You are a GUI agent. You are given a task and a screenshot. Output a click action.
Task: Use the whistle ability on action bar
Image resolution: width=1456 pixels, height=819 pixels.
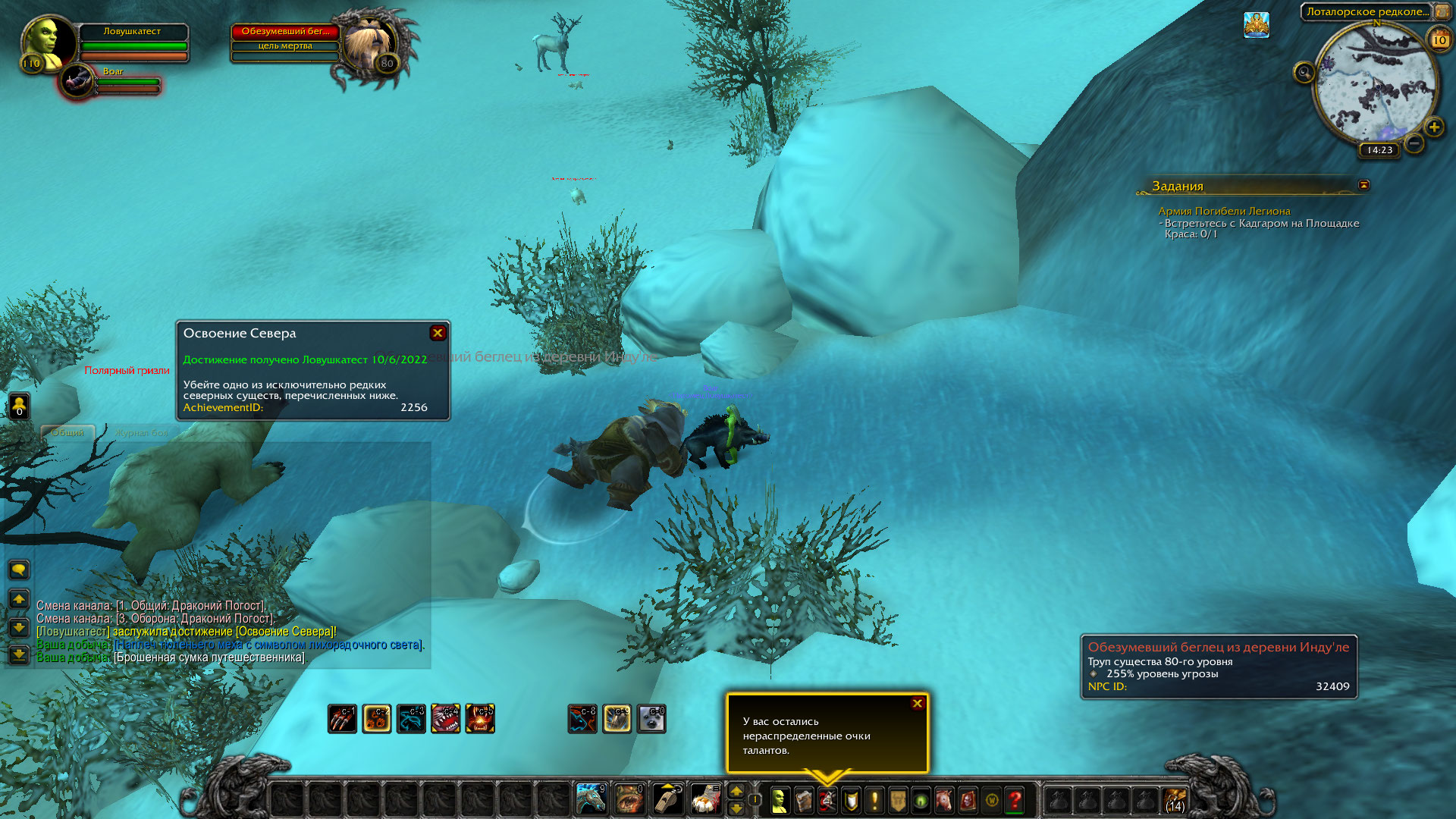pos(667,799)
